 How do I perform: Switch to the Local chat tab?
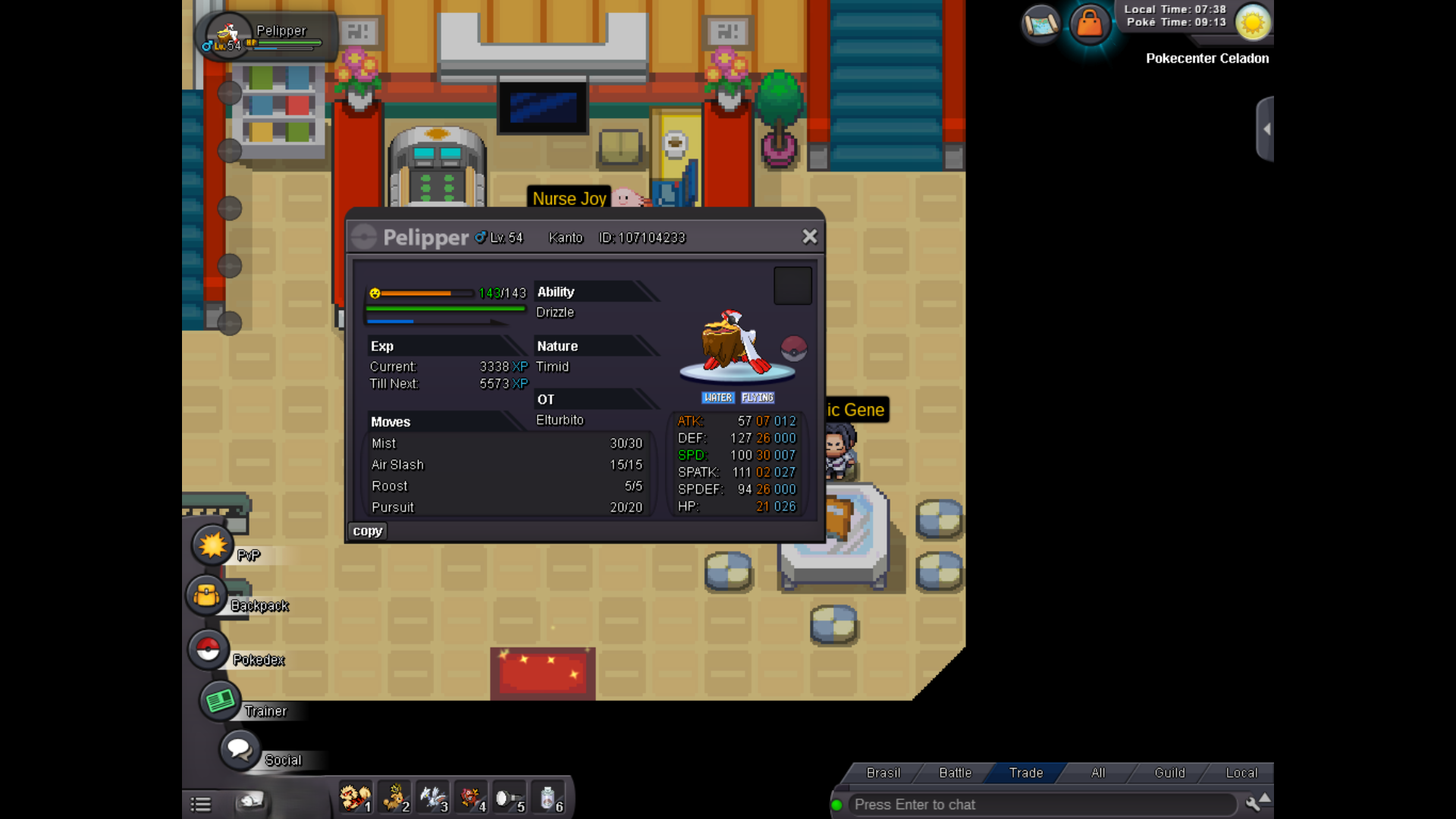click(1241, 773)
